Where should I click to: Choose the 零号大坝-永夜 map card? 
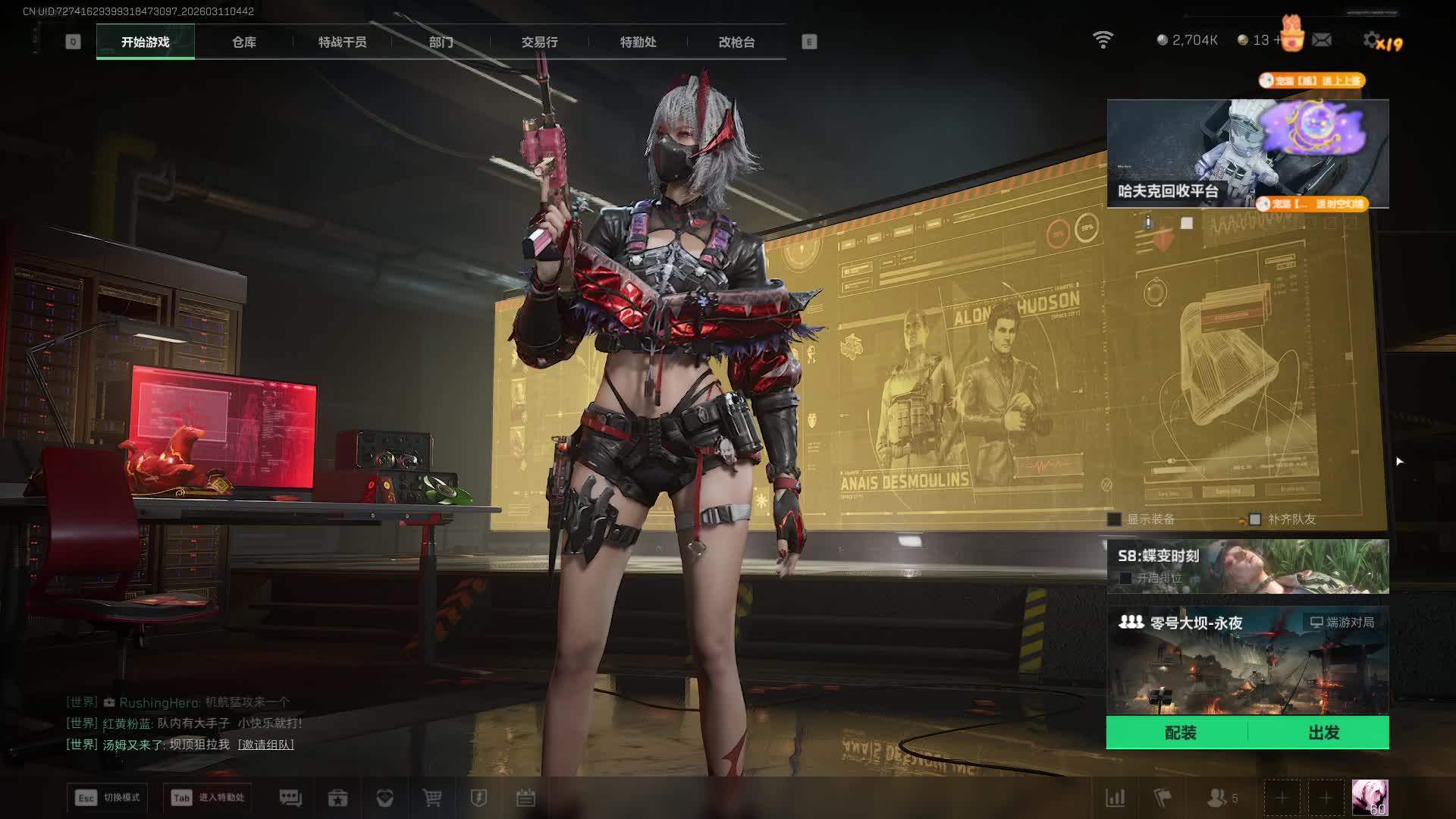[1247, 660]
